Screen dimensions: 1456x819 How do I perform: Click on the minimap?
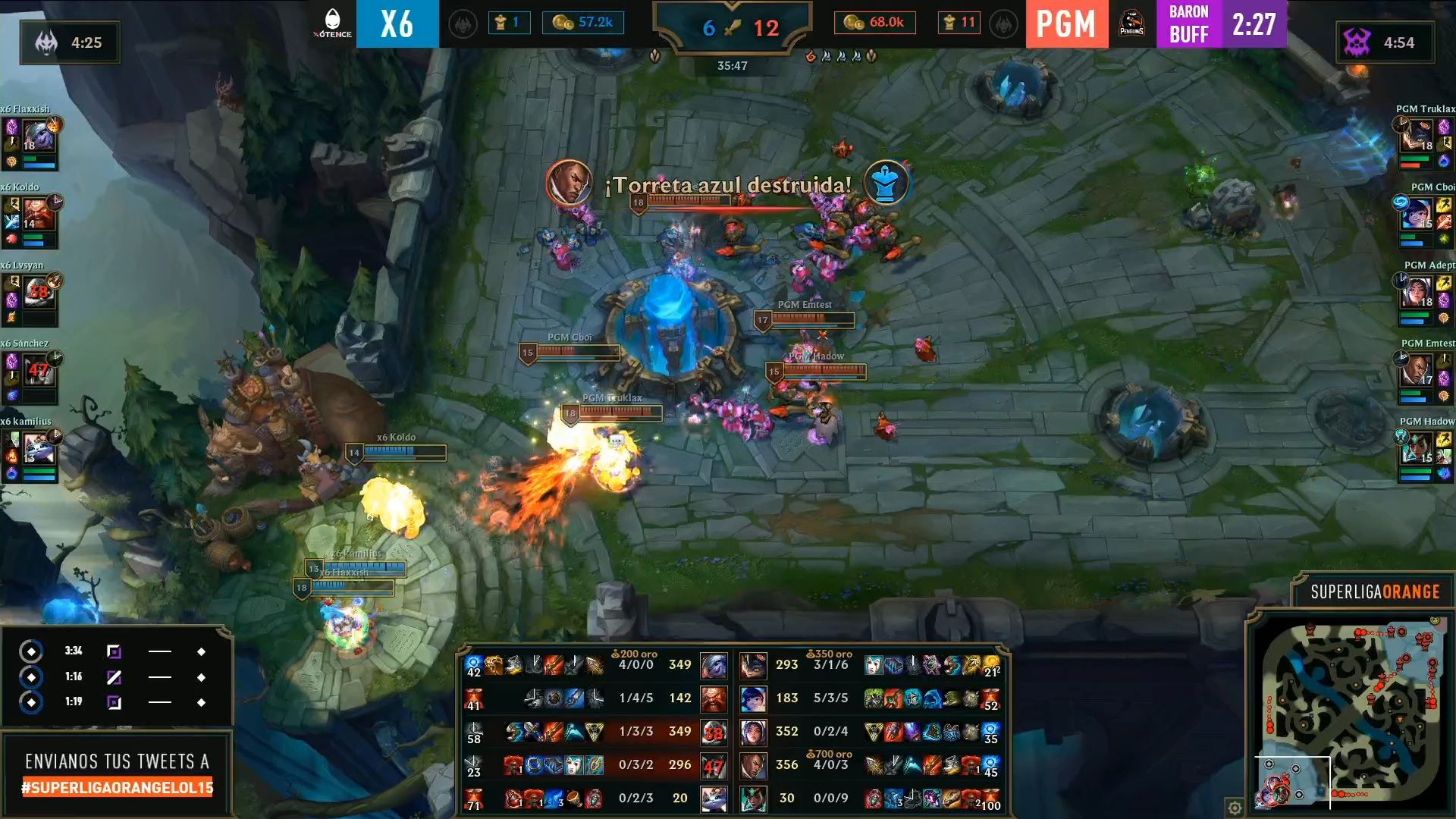coord(1348,713)
